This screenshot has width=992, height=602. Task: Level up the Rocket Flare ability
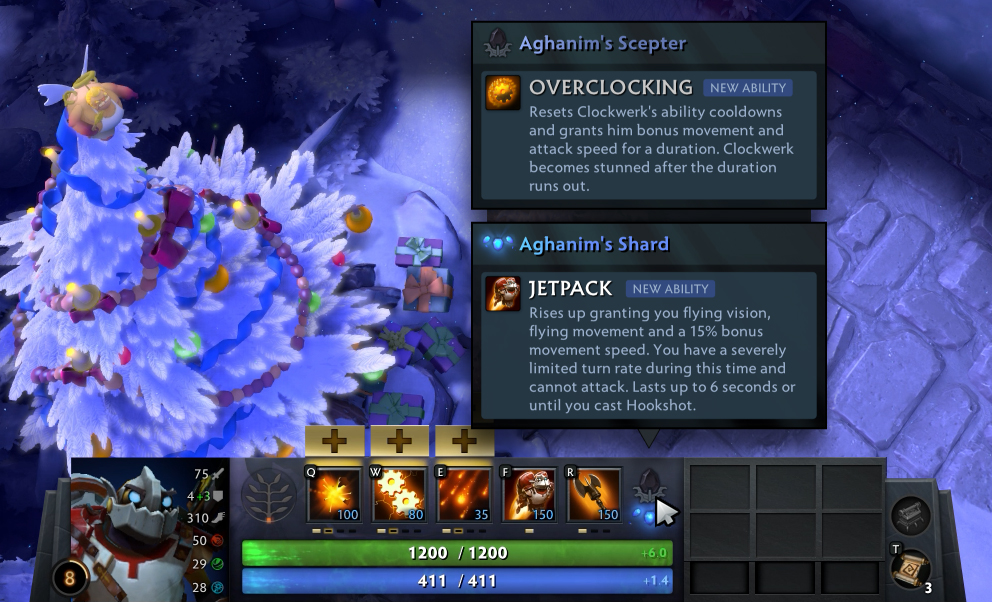click(x=464, y=441)
